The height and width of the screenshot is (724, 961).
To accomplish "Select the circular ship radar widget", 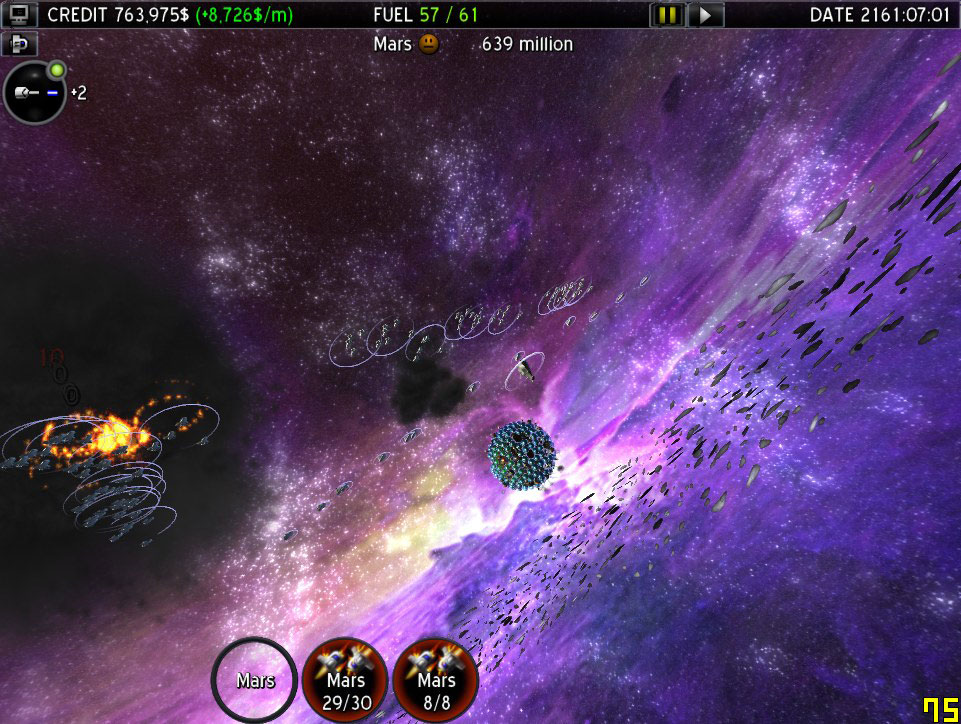I will [34, 93].
